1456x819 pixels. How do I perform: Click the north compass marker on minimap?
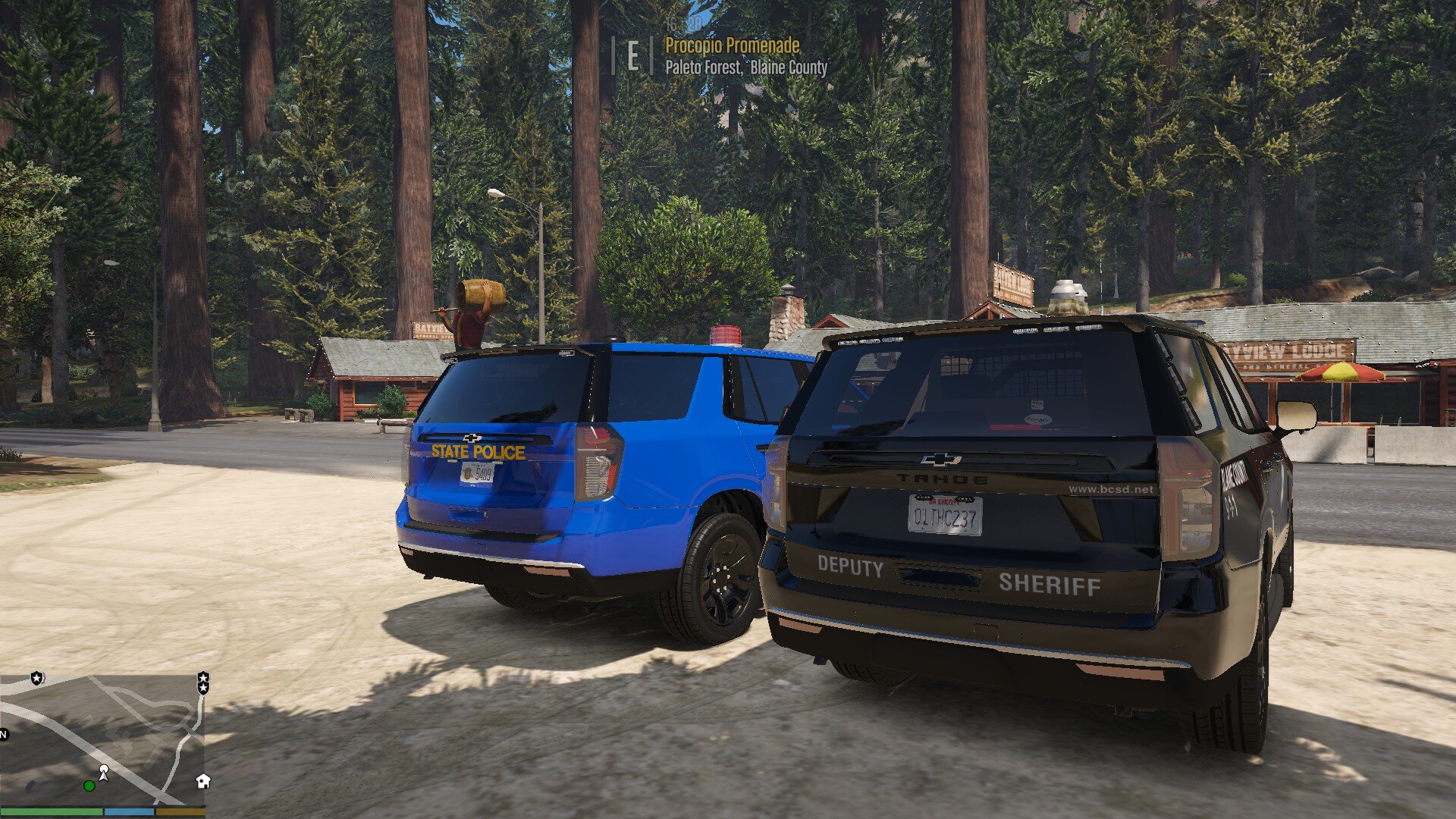(3, 734)
